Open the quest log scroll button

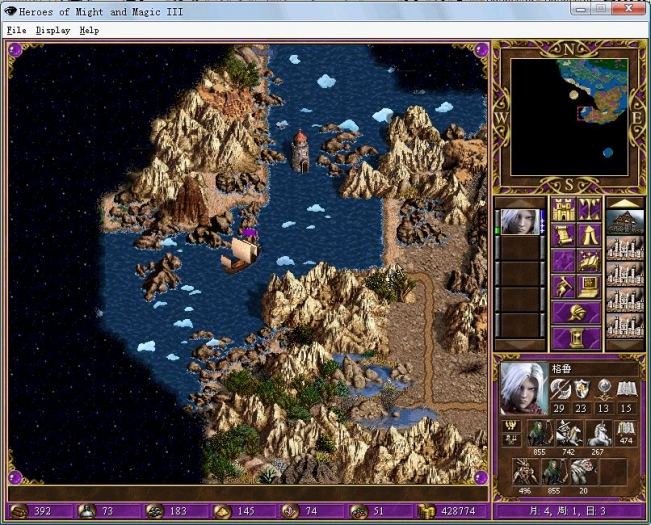[563, 236]
